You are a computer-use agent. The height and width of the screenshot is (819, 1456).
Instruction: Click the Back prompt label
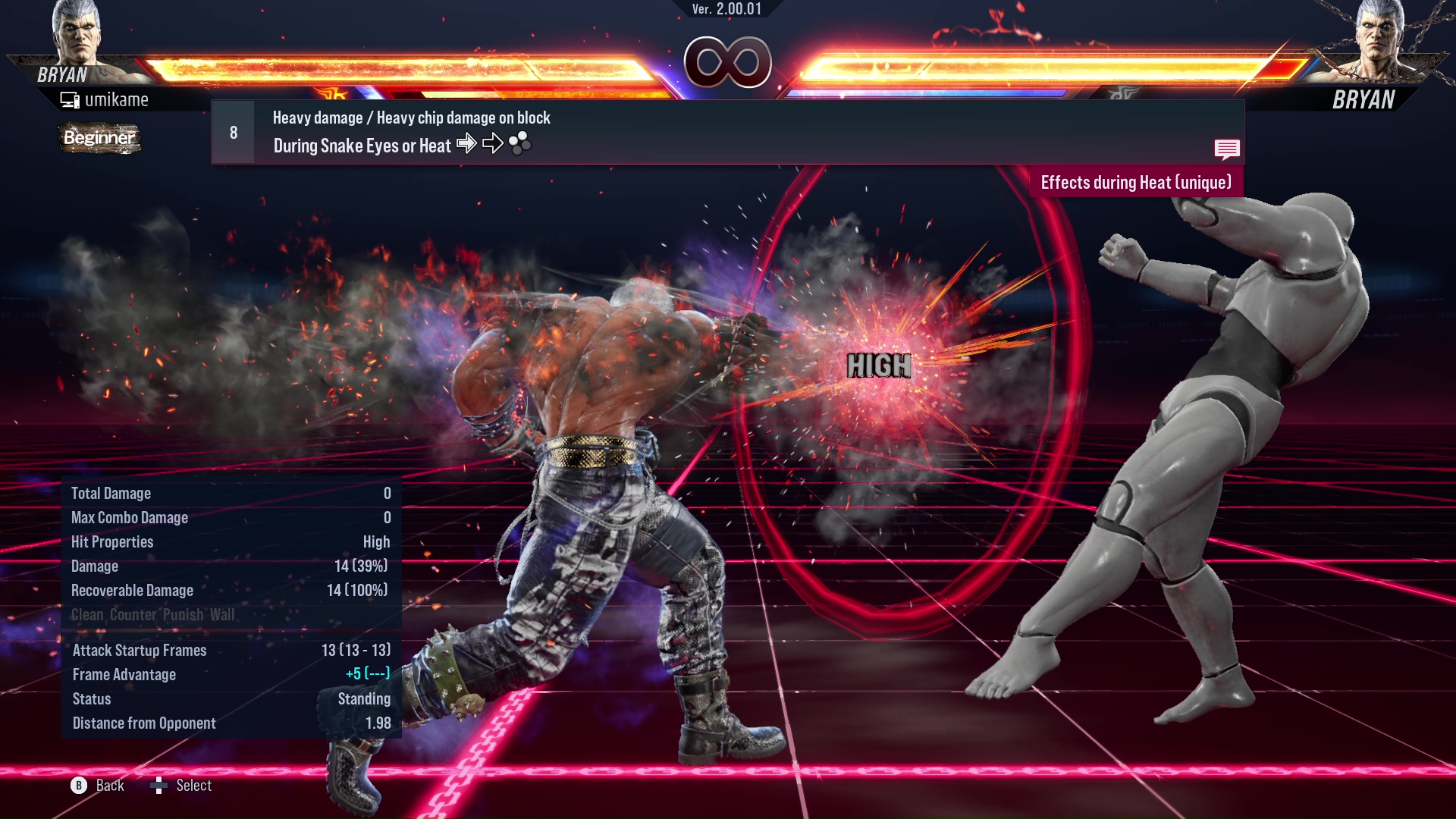tap(110, 786)
